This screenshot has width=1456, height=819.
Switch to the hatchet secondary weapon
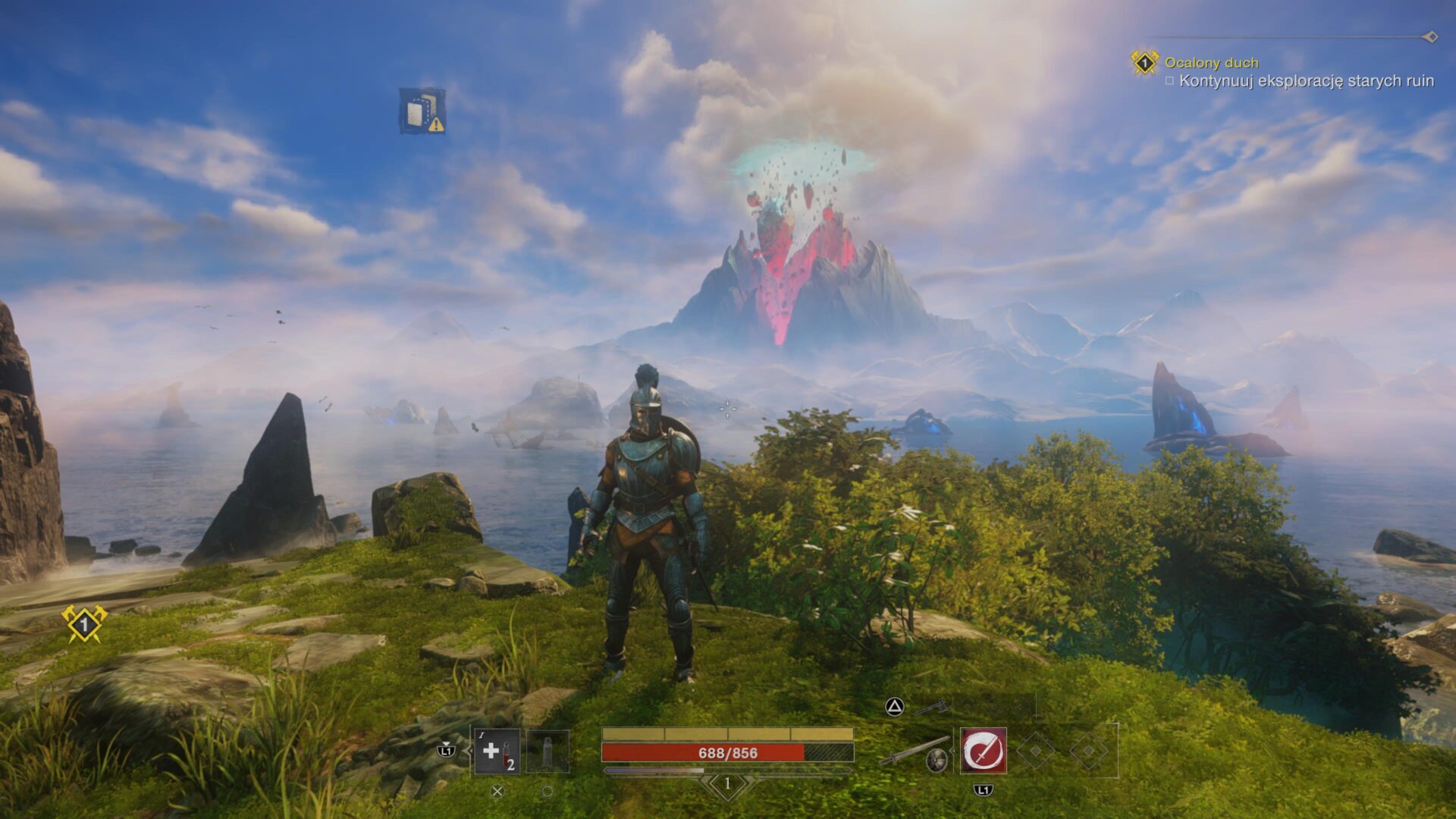click(x=930, y=708)
